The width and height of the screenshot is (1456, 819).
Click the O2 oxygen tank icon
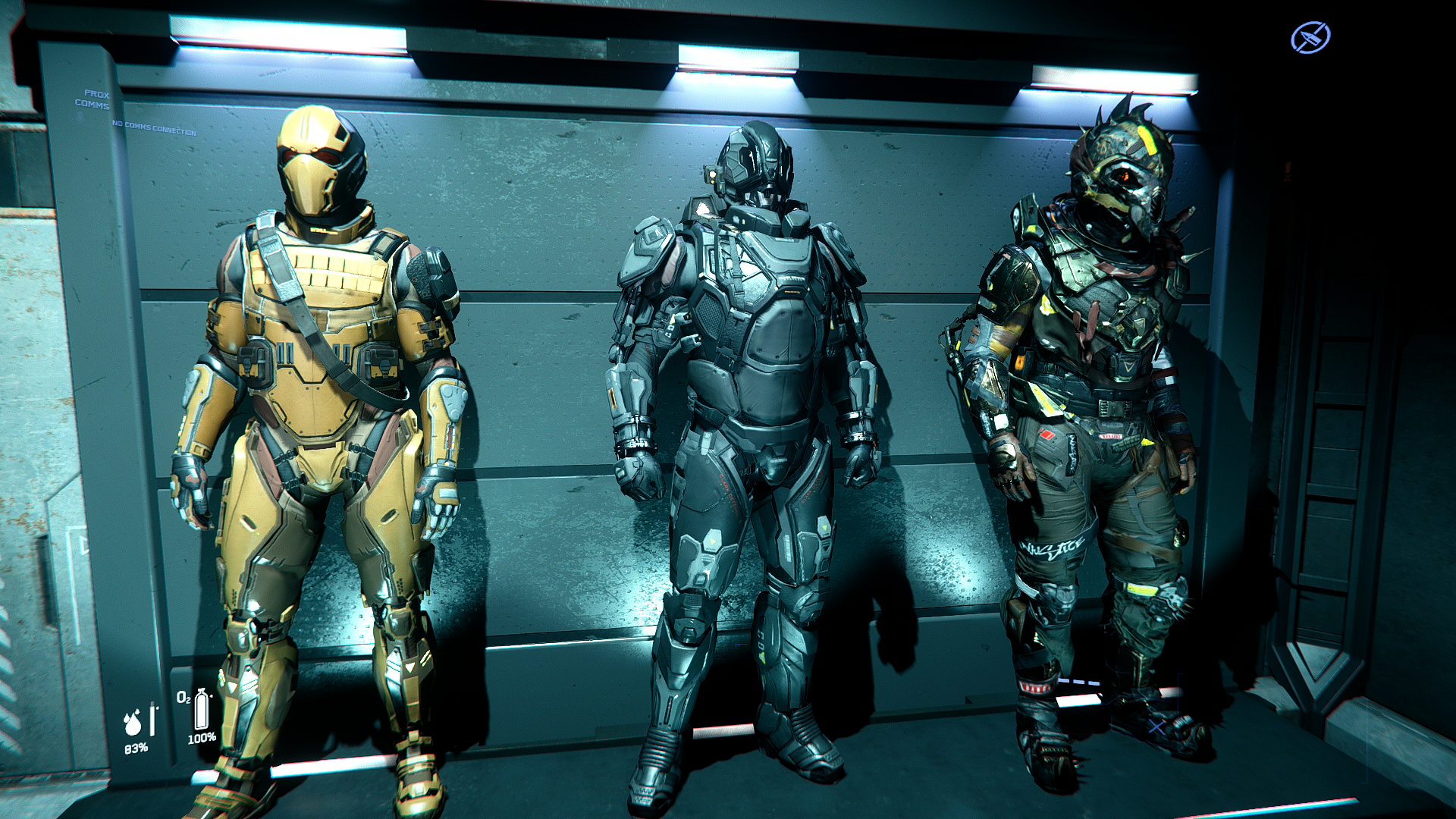[201, 710]
